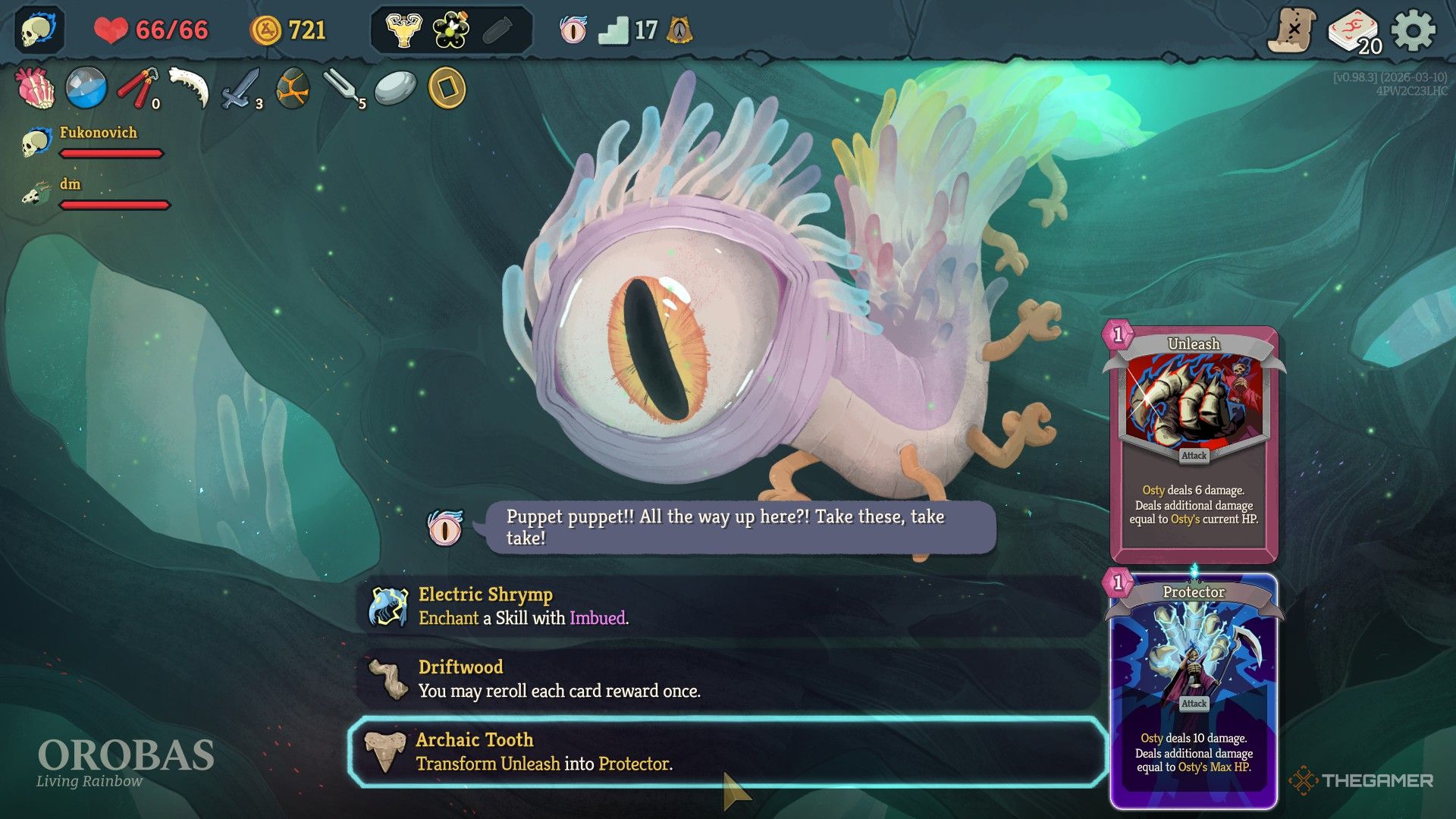Inspect the blue orb relic

86,88
